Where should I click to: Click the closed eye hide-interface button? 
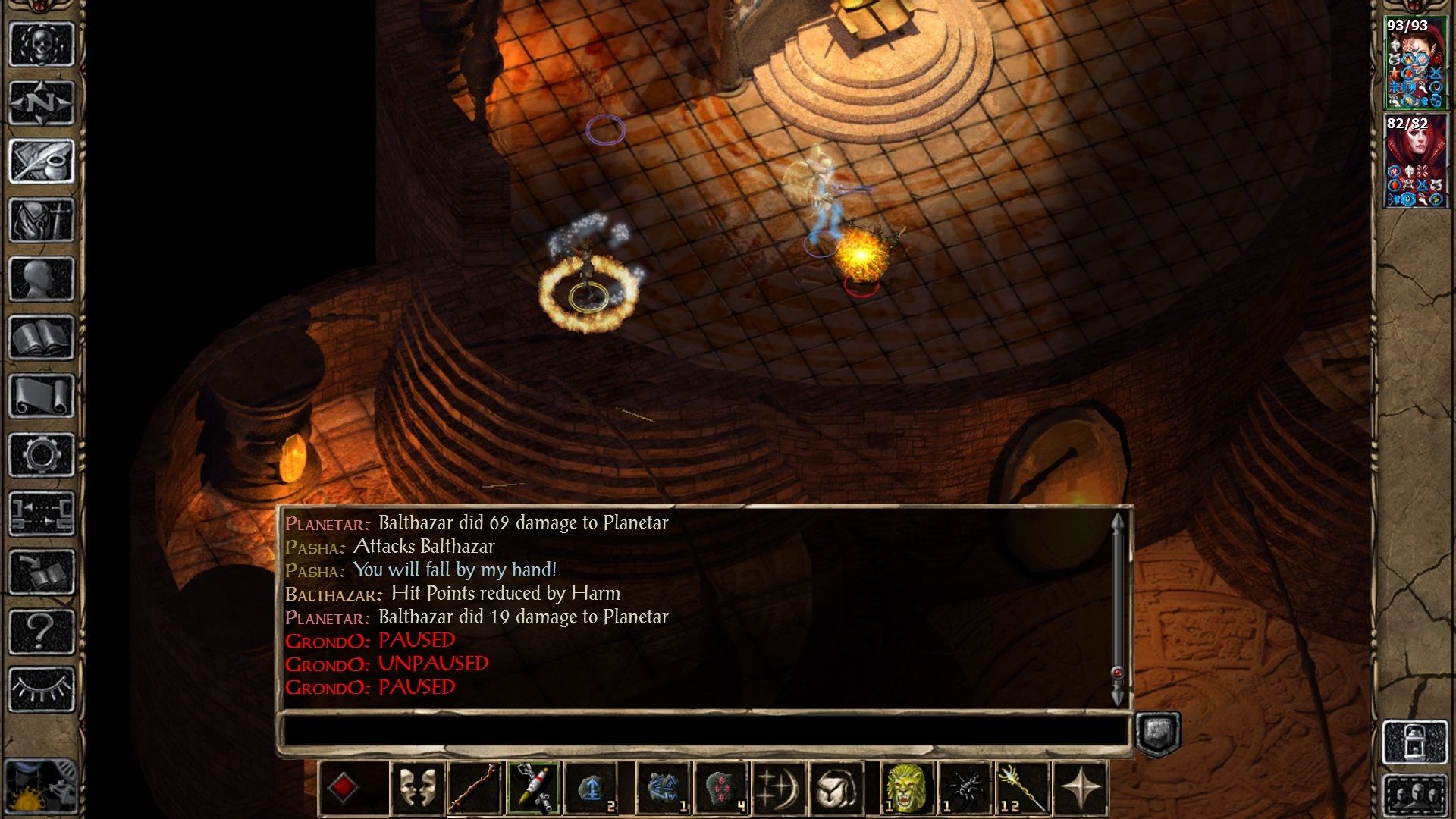pyautogui.click(x=42, y=689)
